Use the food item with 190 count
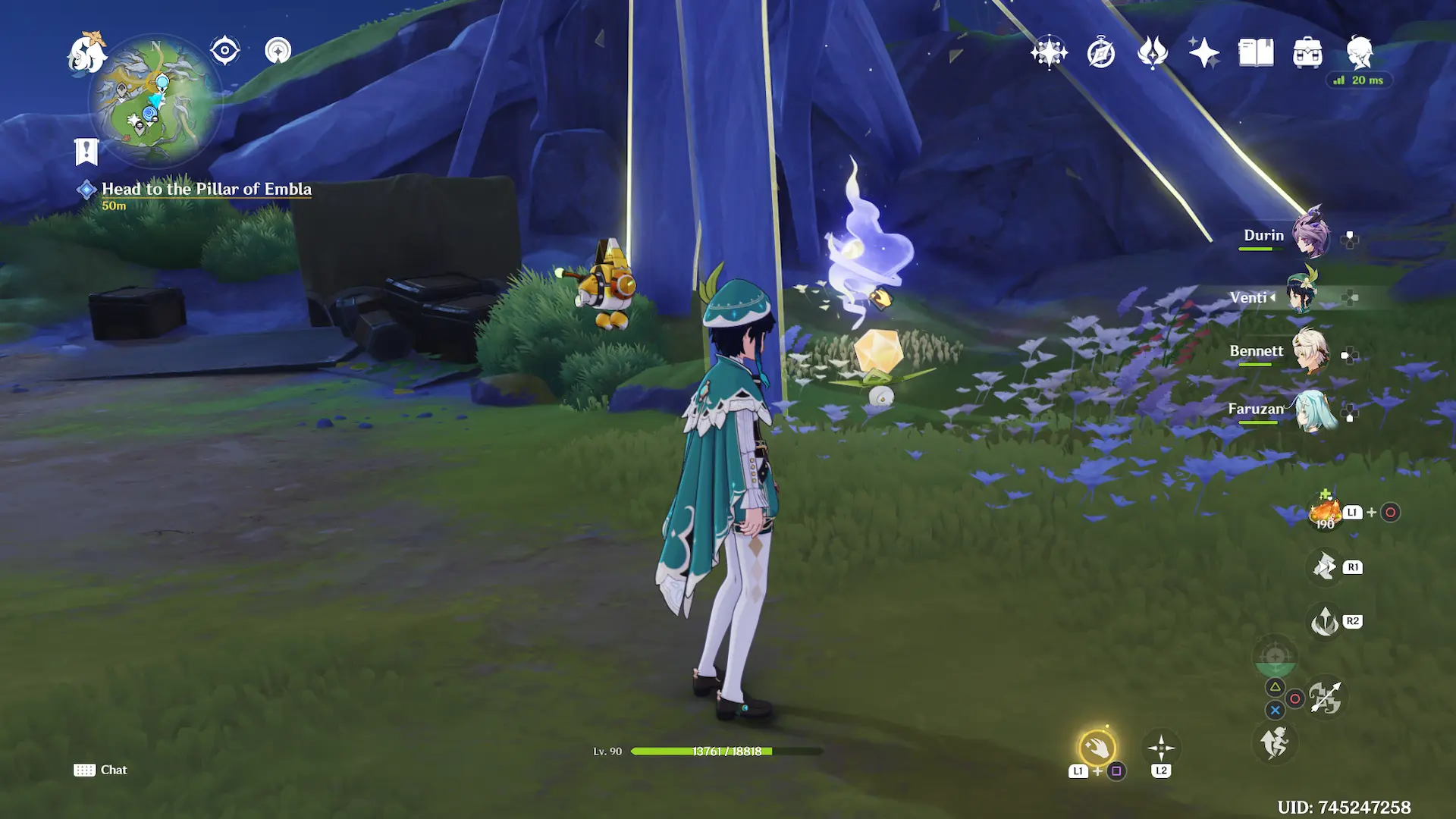This screenshot has height=819, width=1456. 1325,513
